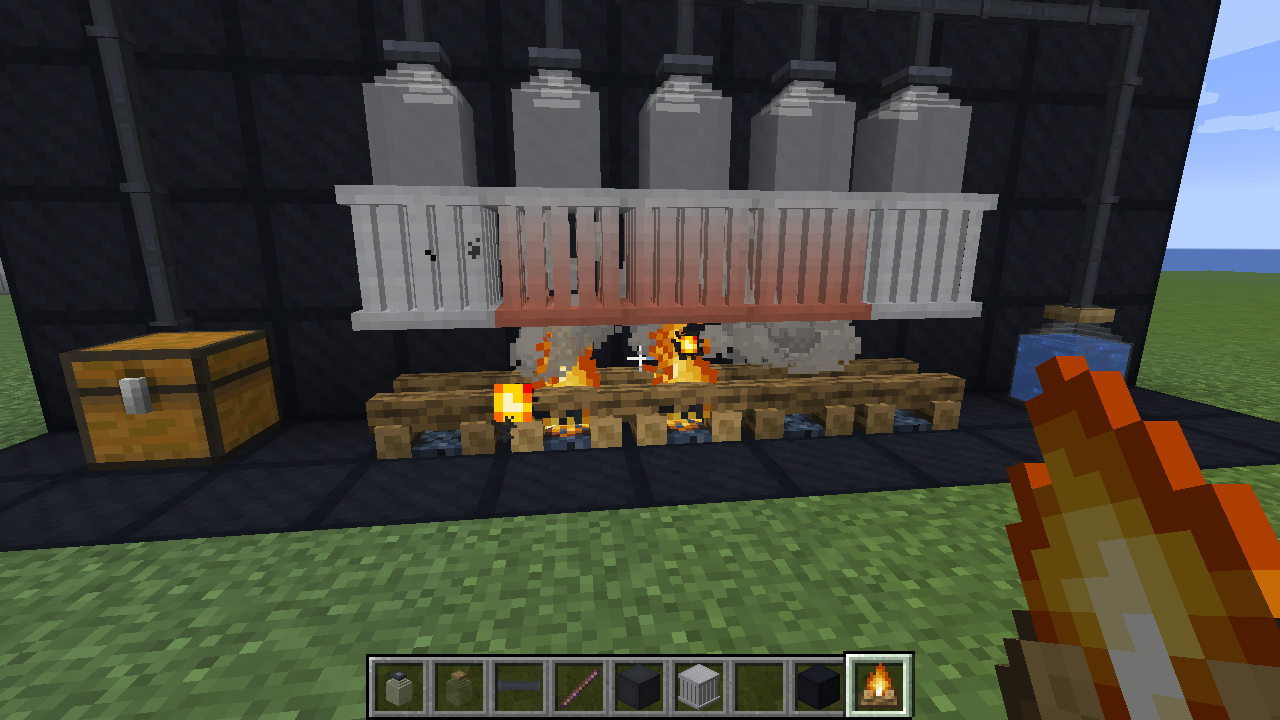Select the white grated block slot
The width and height of the screenshot is (1280, 720).
point(699,687)
